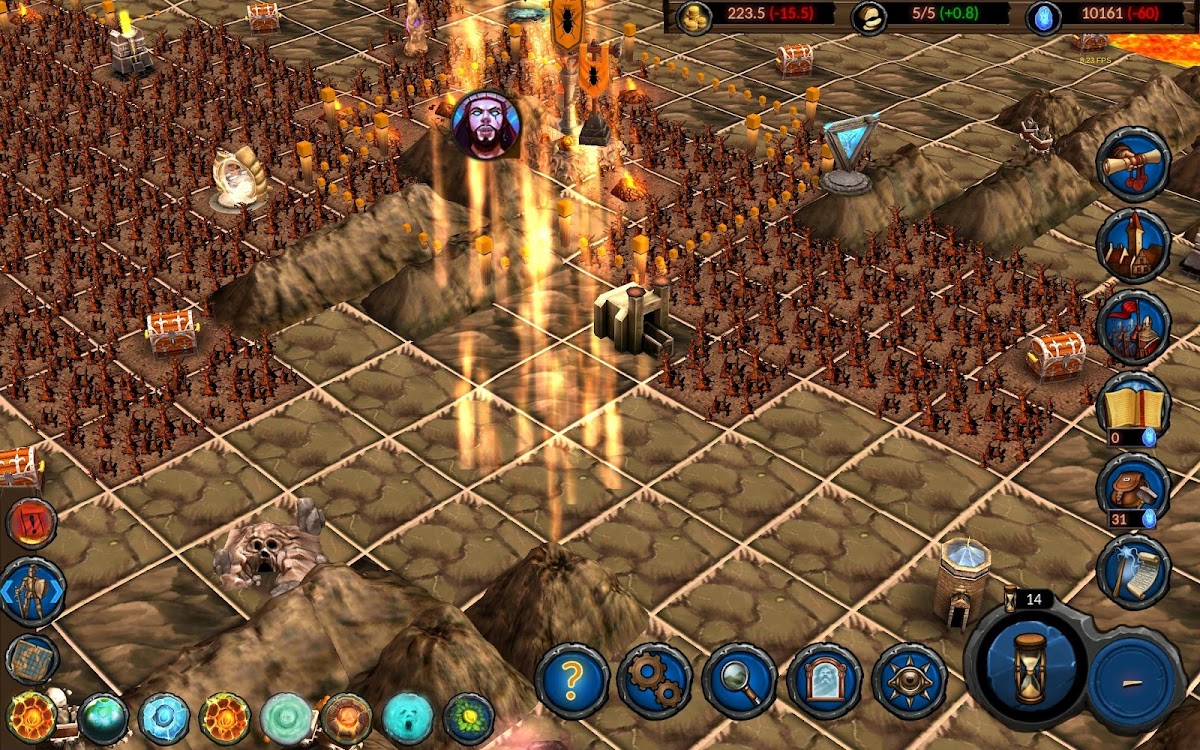Click the magnifying glass search button
The image size is (1200, 750).
click(740, 681)
